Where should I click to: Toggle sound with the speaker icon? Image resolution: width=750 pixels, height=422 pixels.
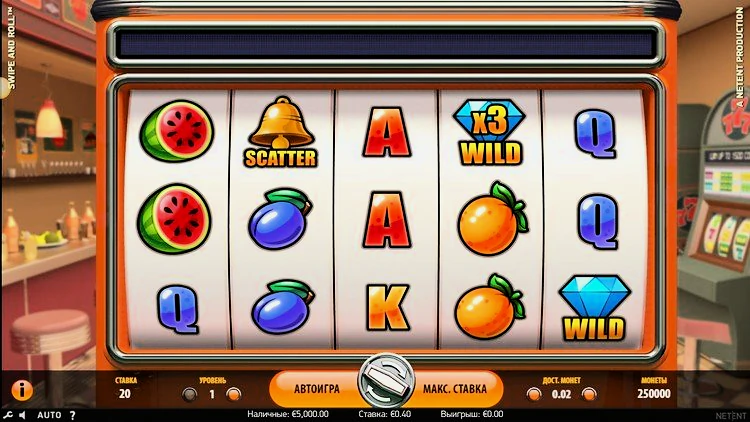[23, 414]
